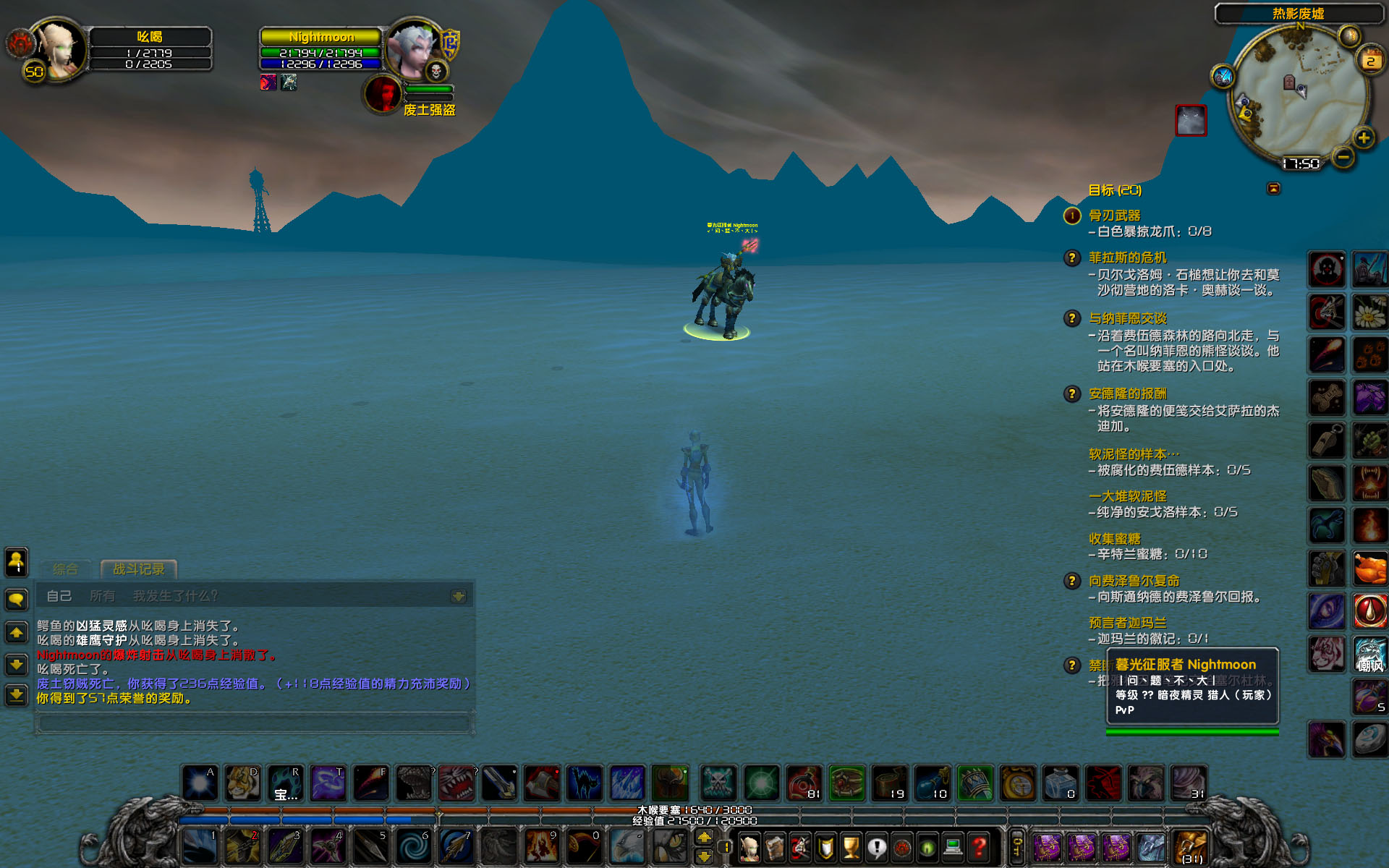
Task: Click the minimap zoom-in plus button
Action: [1364, 137]
